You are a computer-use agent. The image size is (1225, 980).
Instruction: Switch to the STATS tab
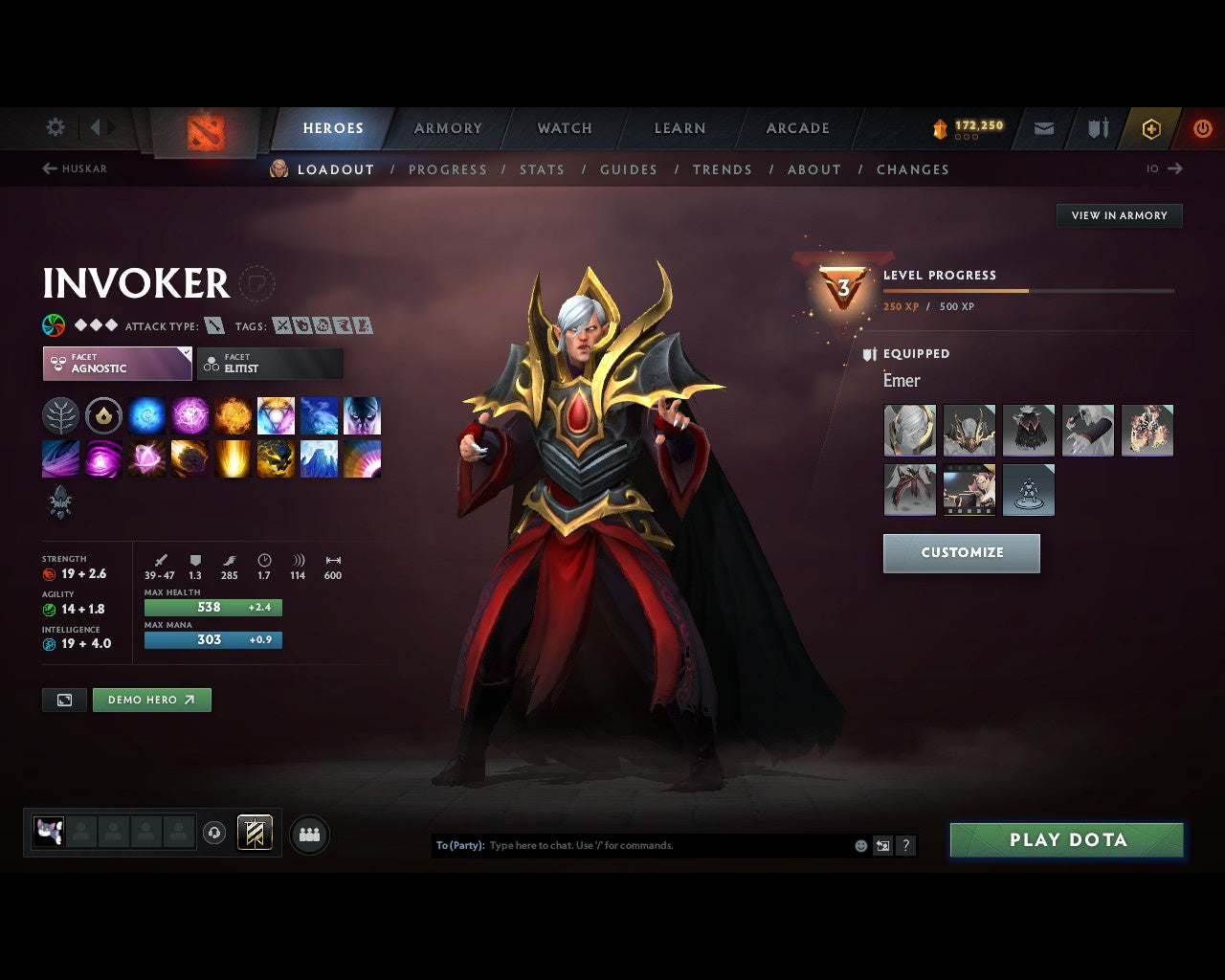(x=542, y=169)
